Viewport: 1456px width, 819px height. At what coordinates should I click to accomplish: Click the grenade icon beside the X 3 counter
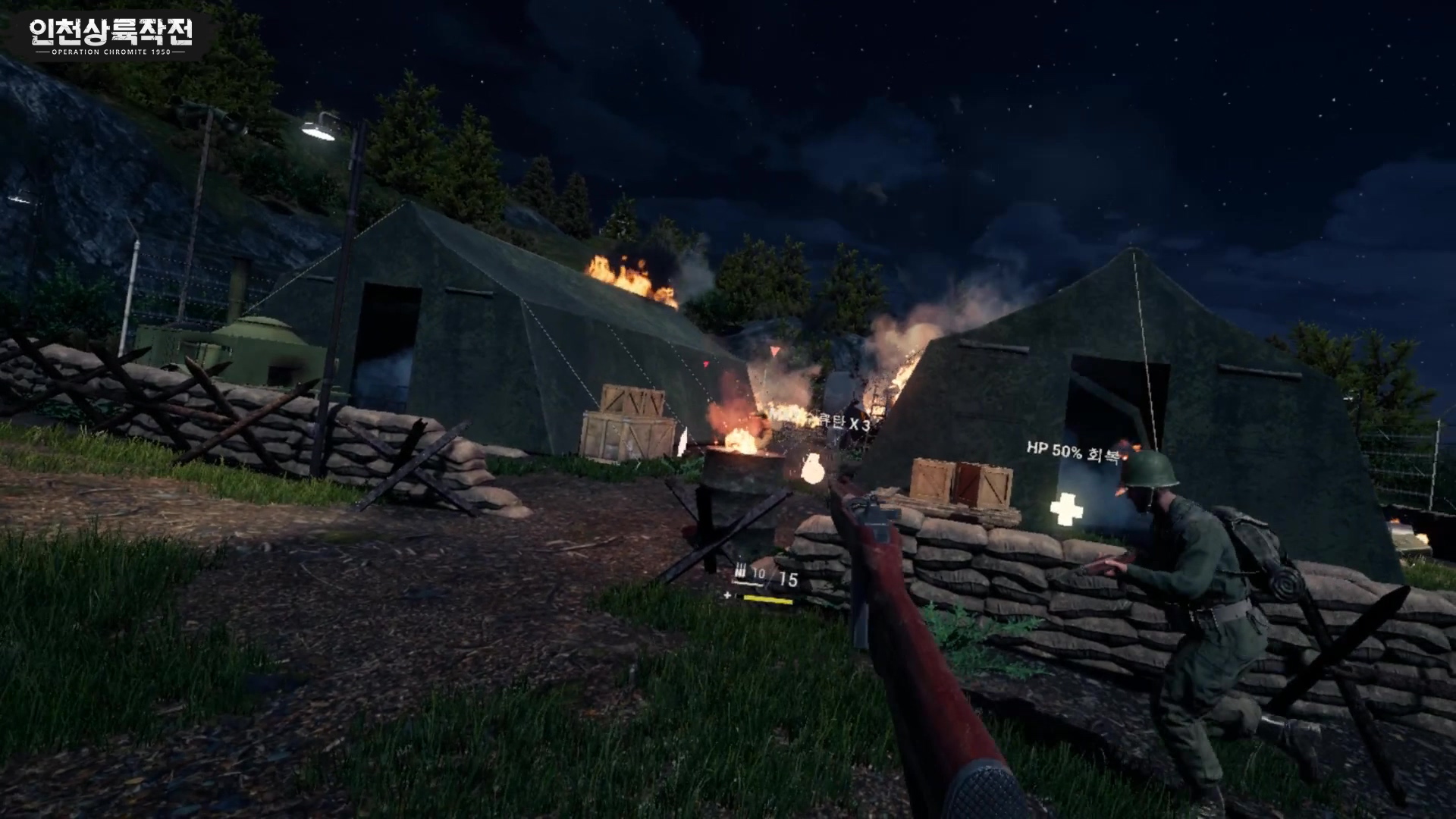[x=813, y=468]
